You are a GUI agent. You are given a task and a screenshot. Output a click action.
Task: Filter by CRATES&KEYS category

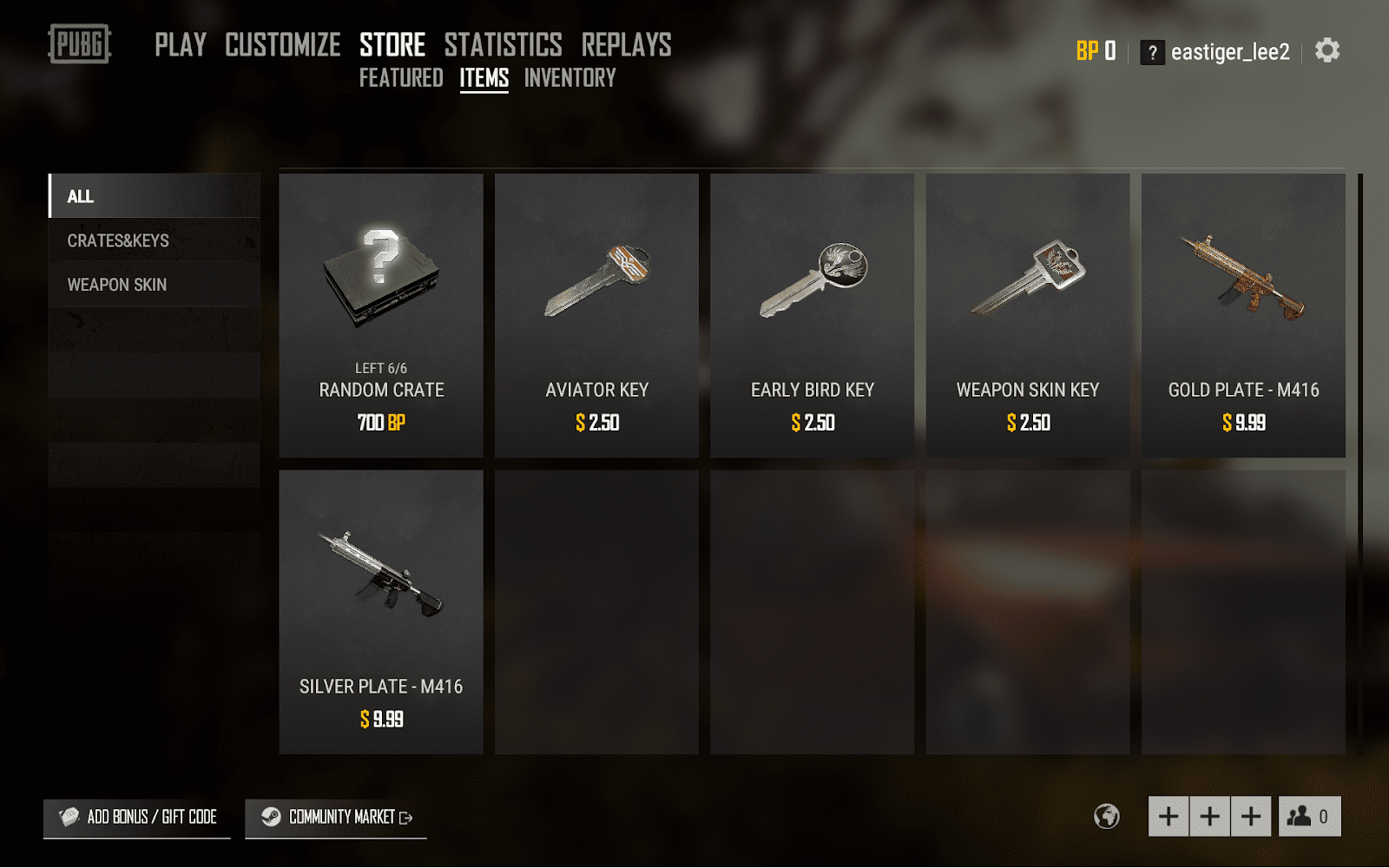(155, 240)
